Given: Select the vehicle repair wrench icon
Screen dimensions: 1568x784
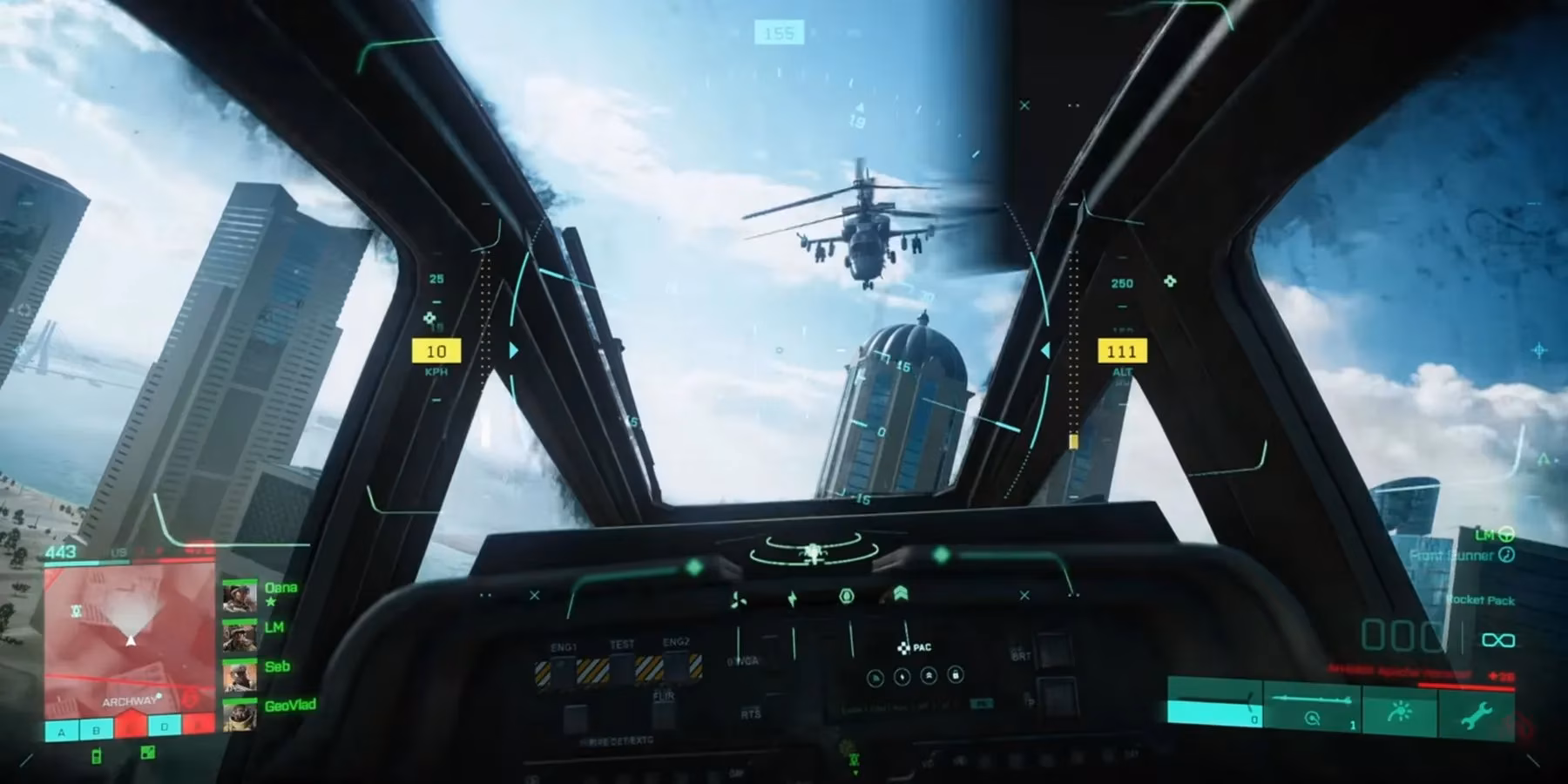Looking at the screenshot, I should click(x=1478, y=713).
